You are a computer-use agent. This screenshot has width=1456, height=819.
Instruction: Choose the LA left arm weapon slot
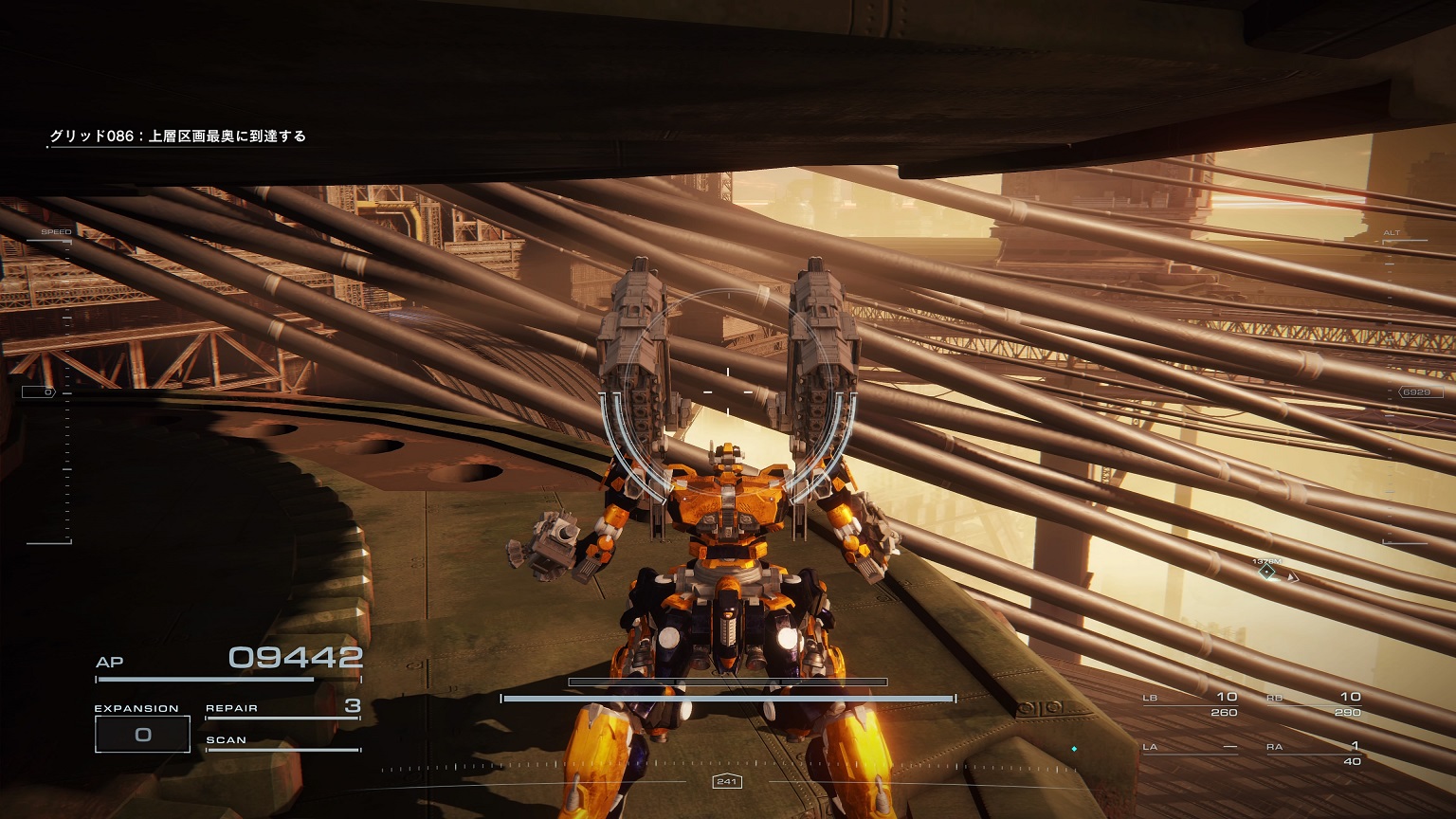[1191, 748]
